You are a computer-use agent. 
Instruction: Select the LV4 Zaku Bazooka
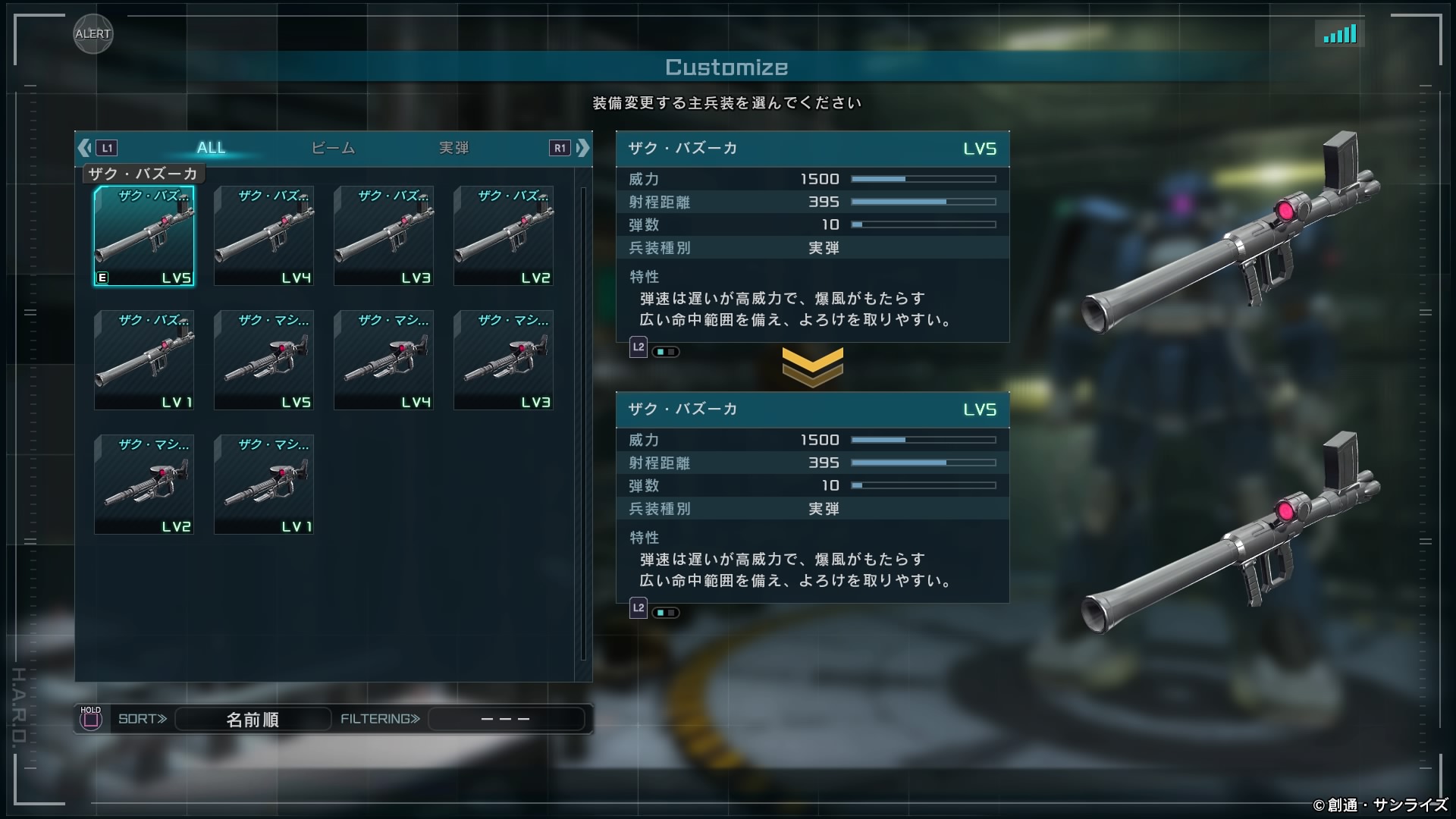point(264,236)
